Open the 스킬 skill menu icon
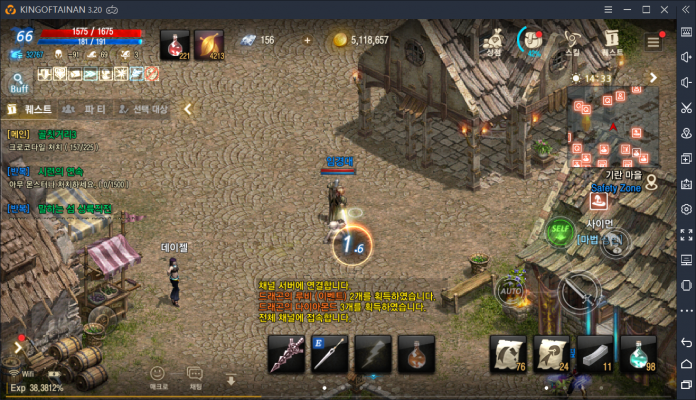 572,41
